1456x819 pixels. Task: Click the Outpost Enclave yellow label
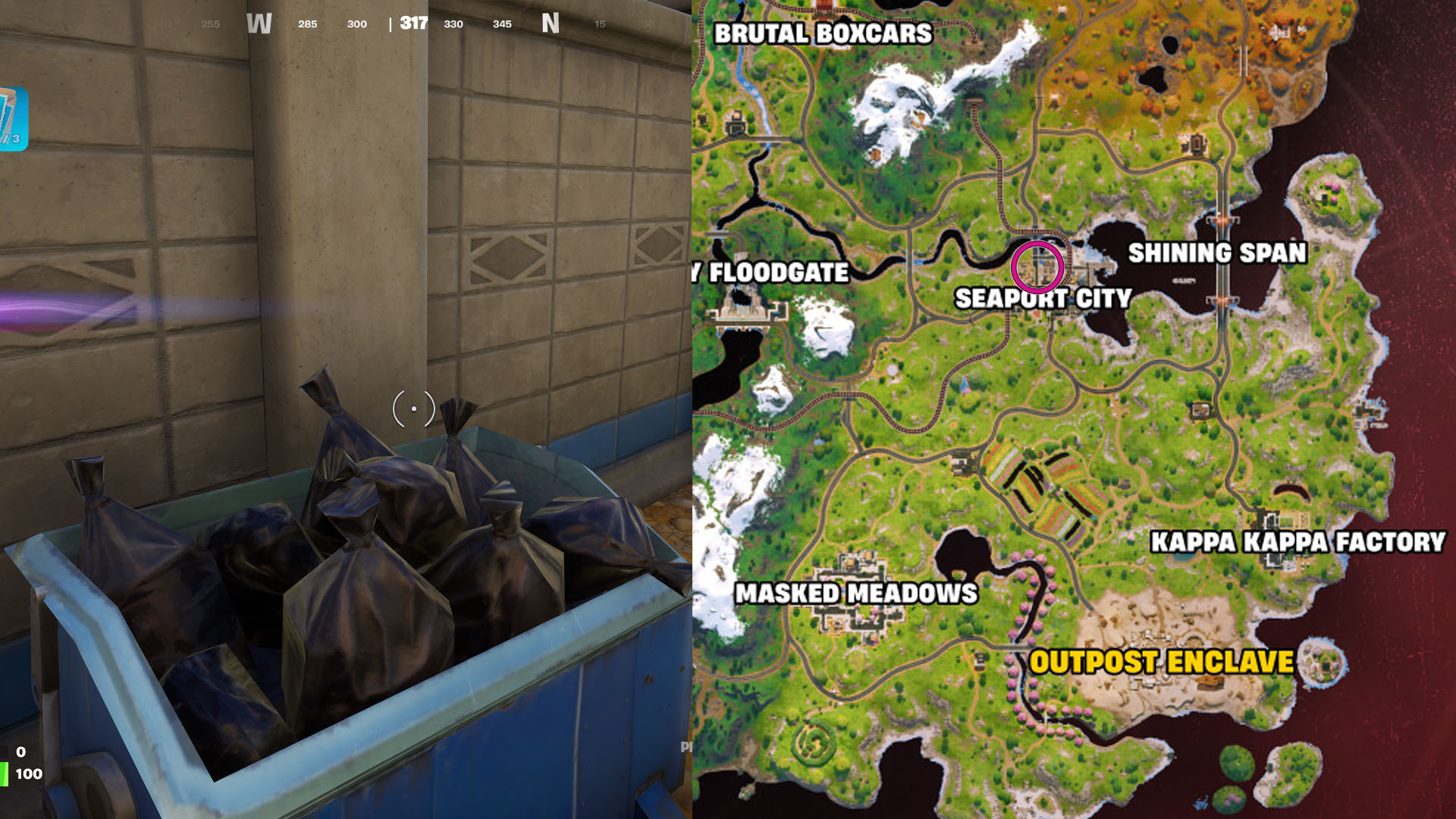[x=1166, y=661]
